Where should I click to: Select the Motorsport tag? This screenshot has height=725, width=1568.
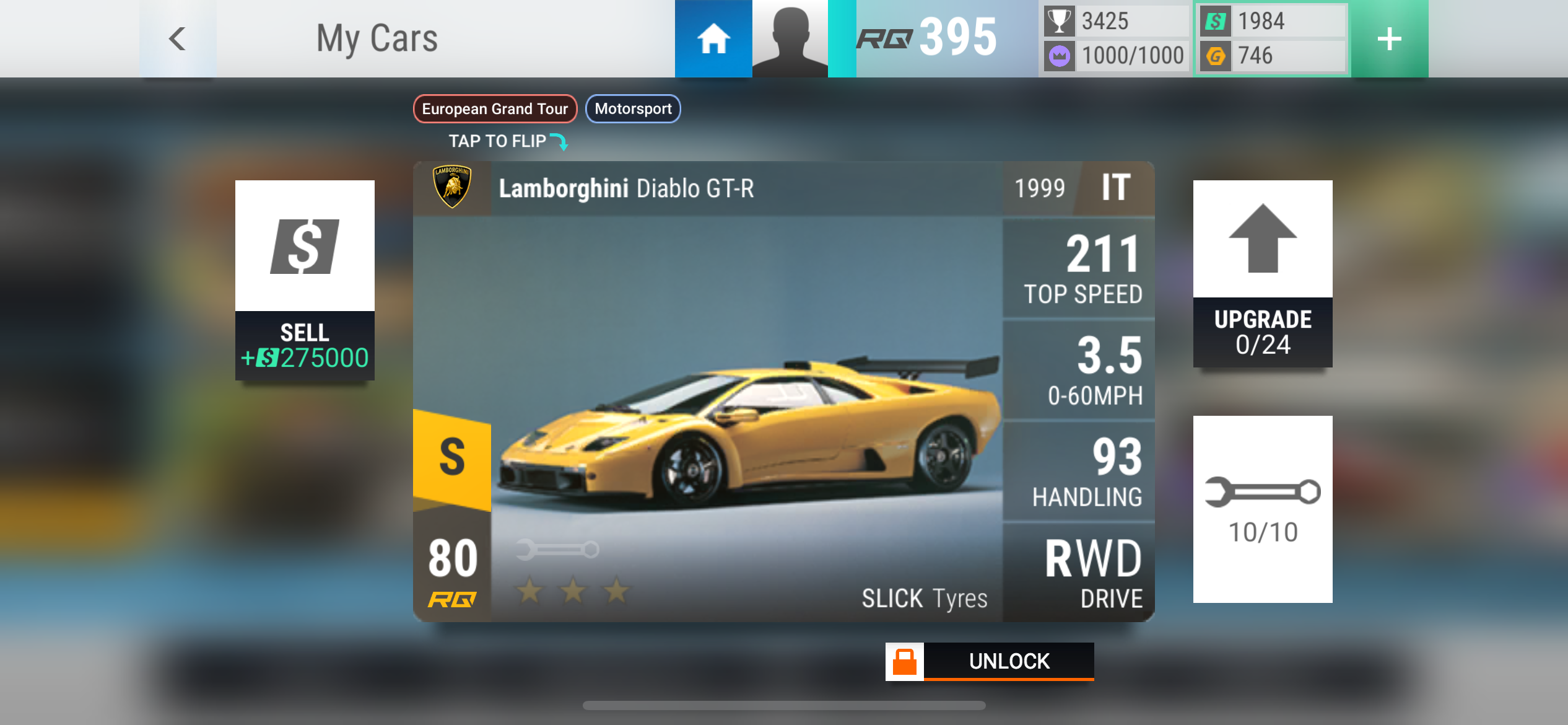tap(633, 109)
